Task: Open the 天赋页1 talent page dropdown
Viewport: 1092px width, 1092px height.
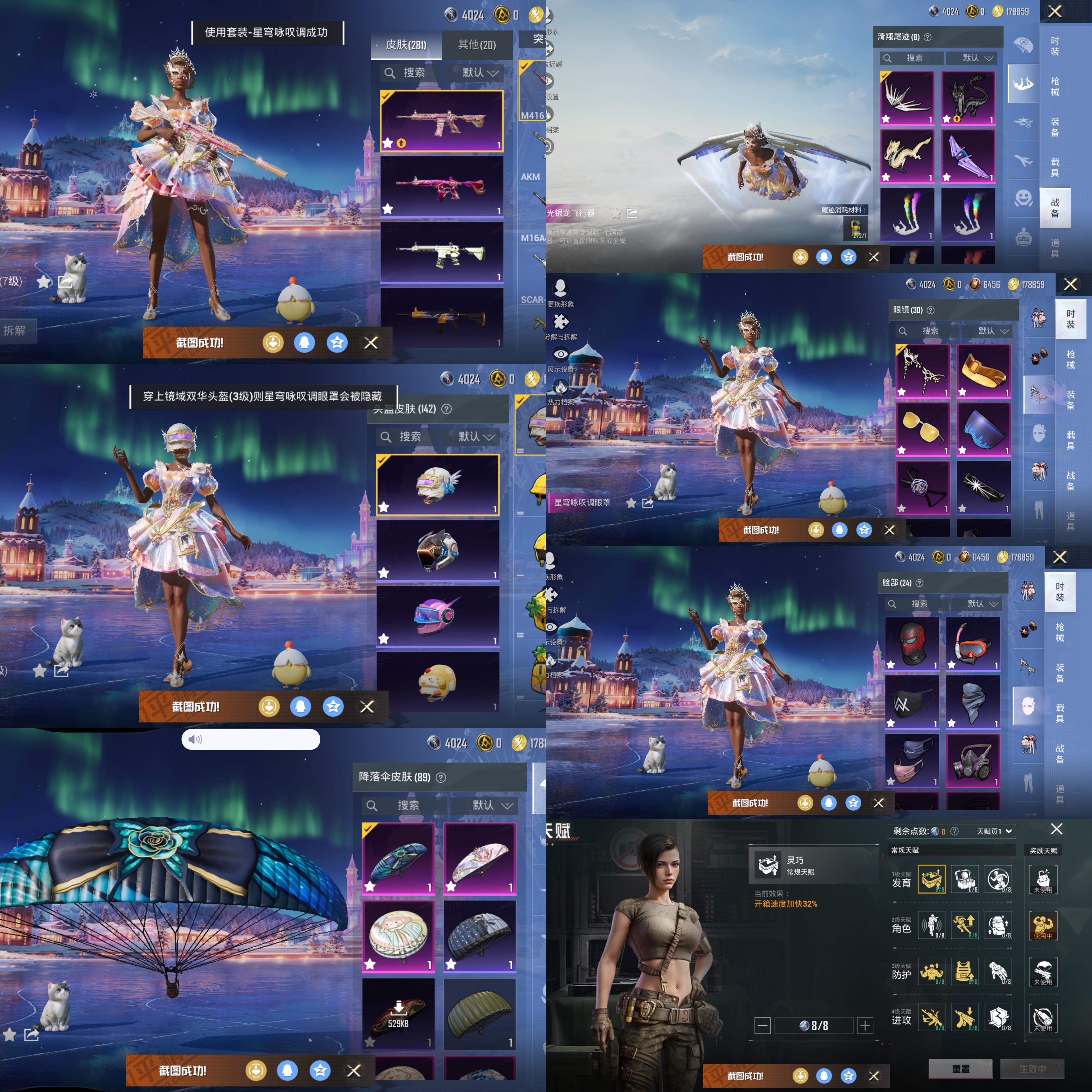Action: 994,831
